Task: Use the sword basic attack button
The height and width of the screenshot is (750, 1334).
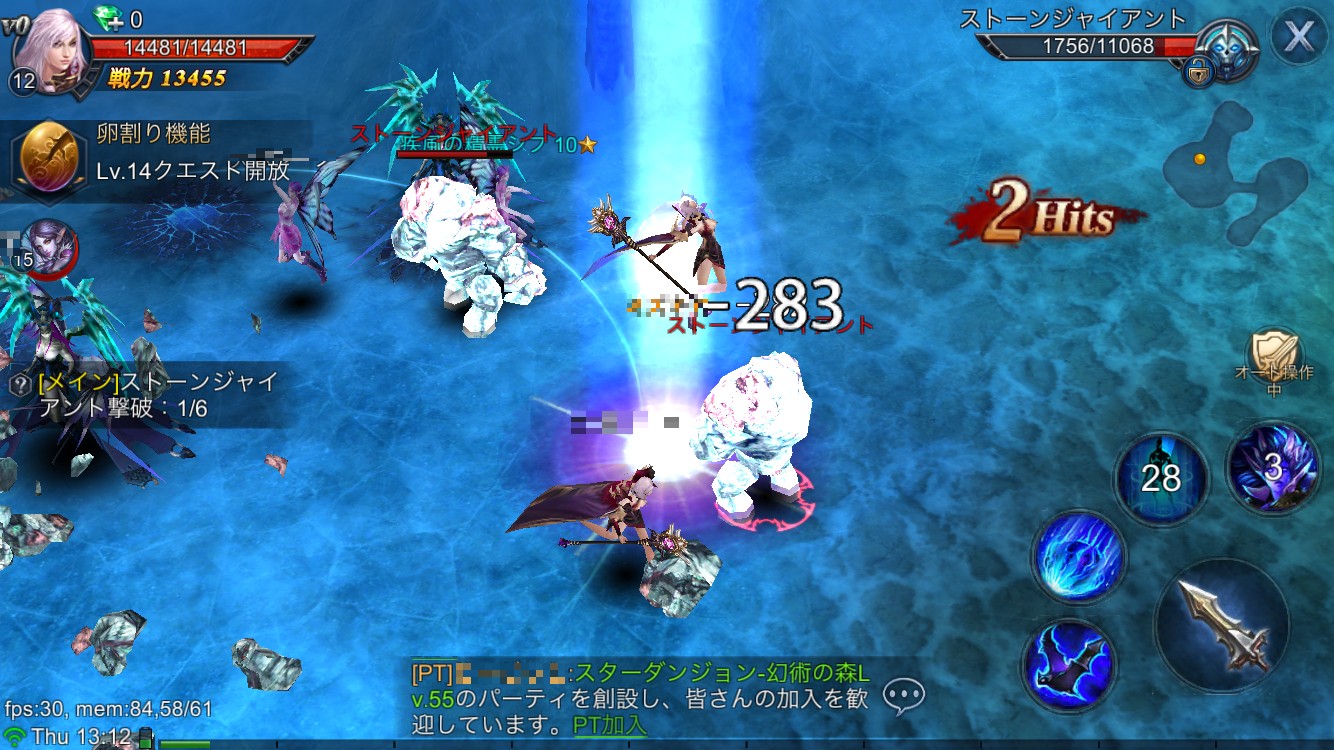Action: [1221, 625]
